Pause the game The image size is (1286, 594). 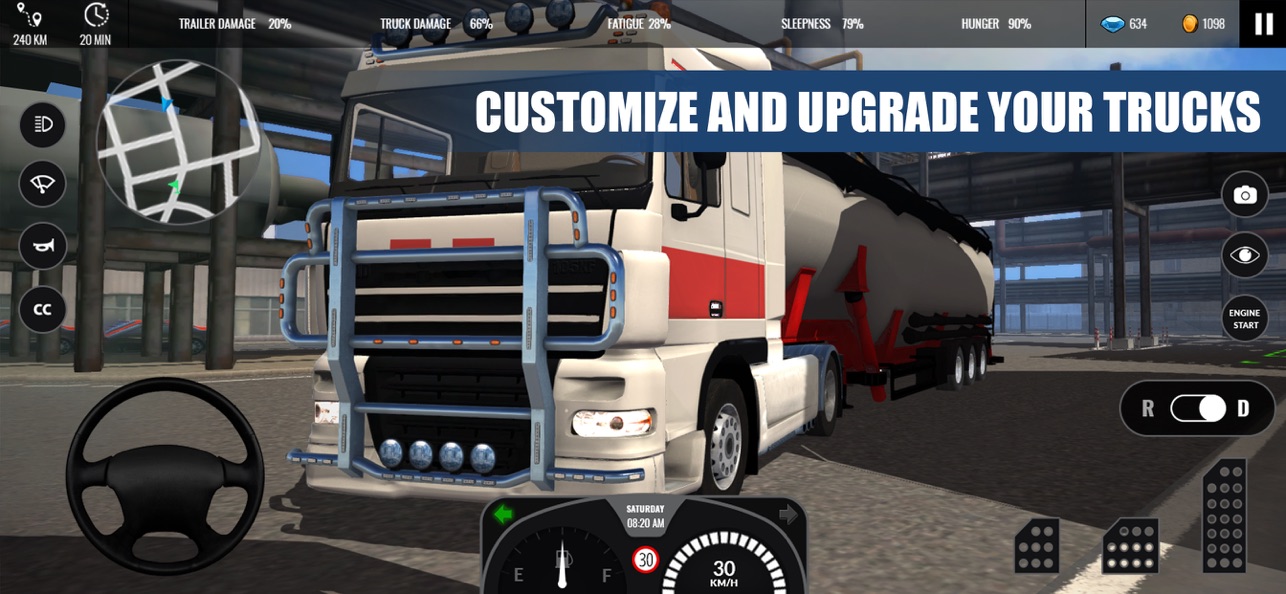(x=1264, y=24)
